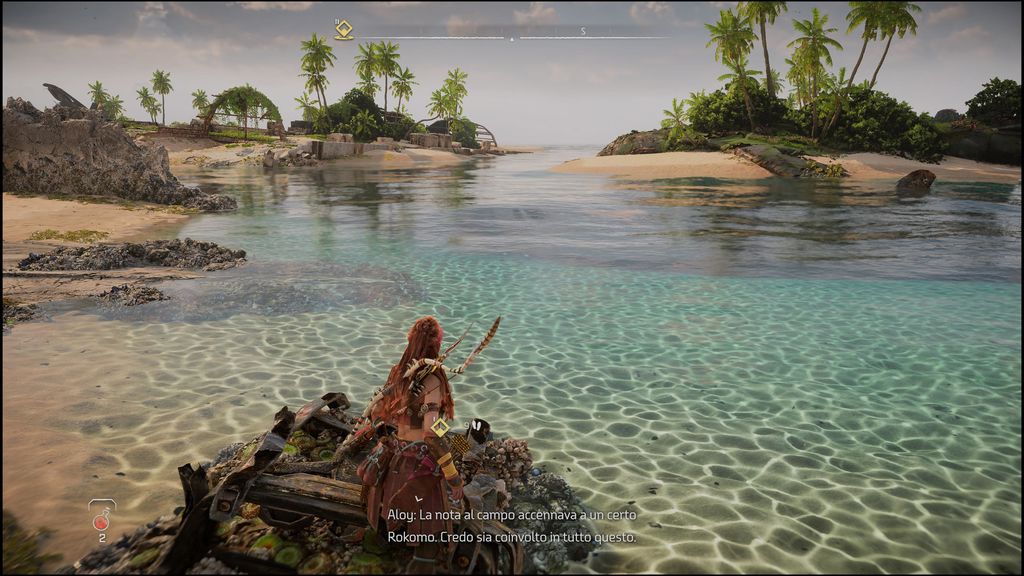Image resolution: width=1024 pixels, height=576 pixels.
Task: Click the compass bar's center pointer
Action: click(512, 37)
